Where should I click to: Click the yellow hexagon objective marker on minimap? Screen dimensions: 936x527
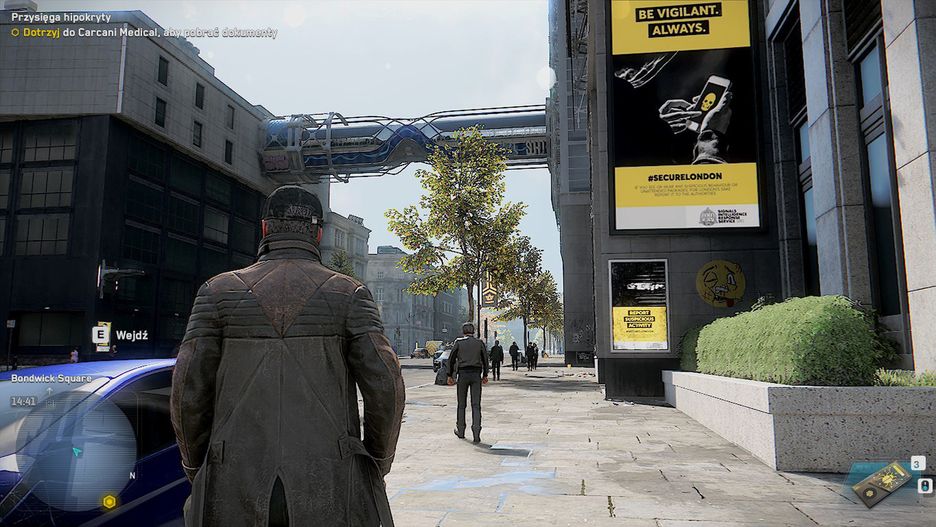tap(109, 501)
